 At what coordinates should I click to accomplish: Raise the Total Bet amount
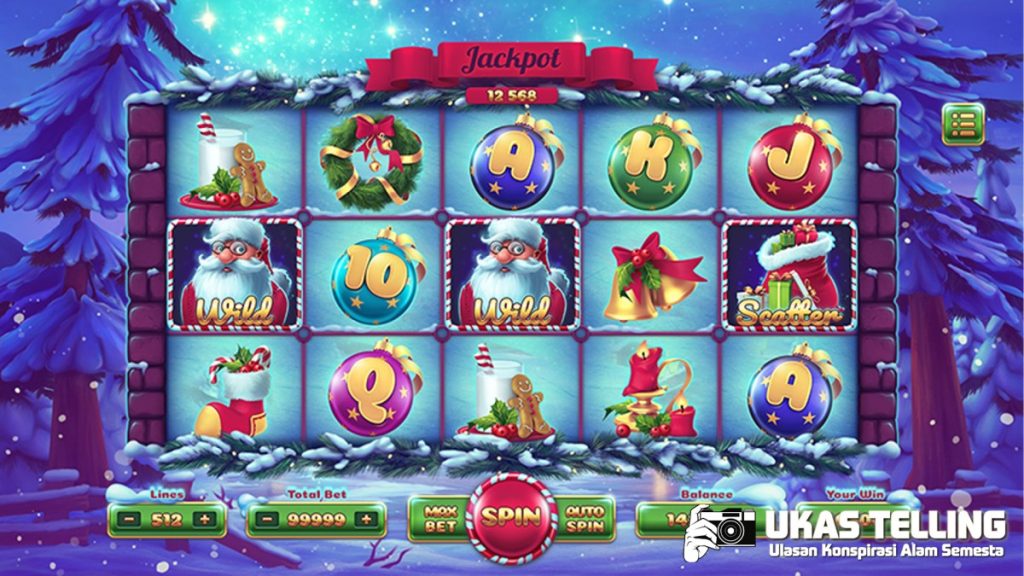367,520
